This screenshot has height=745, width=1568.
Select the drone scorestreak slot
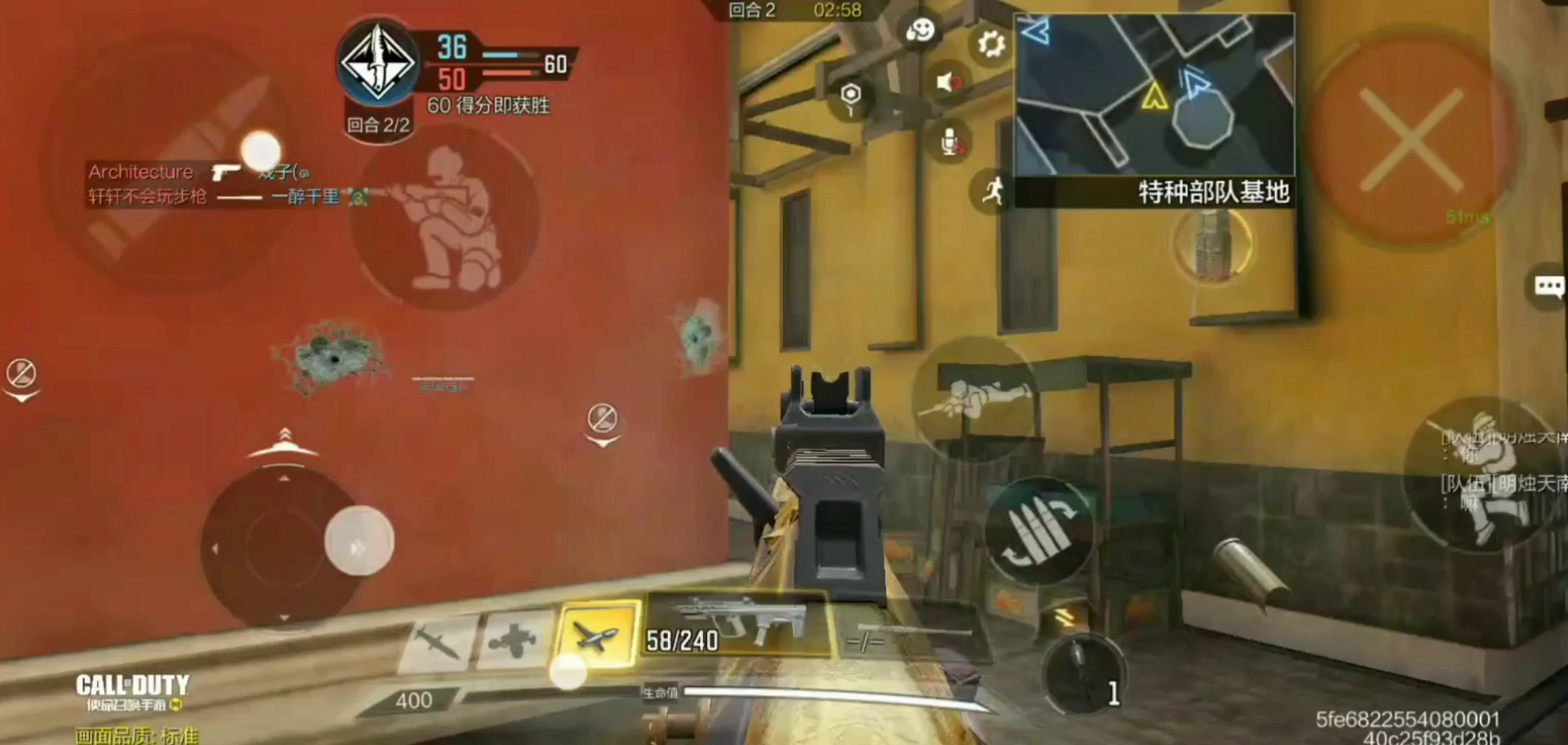[514, 640]
